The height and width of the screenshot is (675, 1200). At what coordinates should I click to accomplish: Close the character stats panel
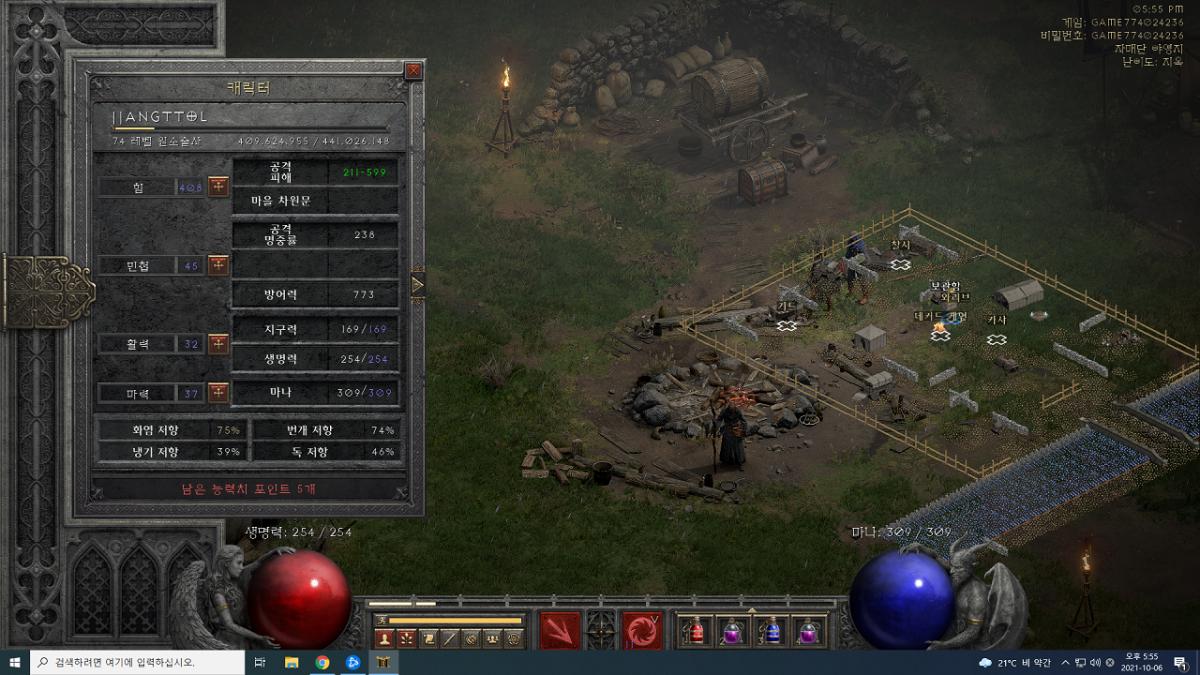413,71
